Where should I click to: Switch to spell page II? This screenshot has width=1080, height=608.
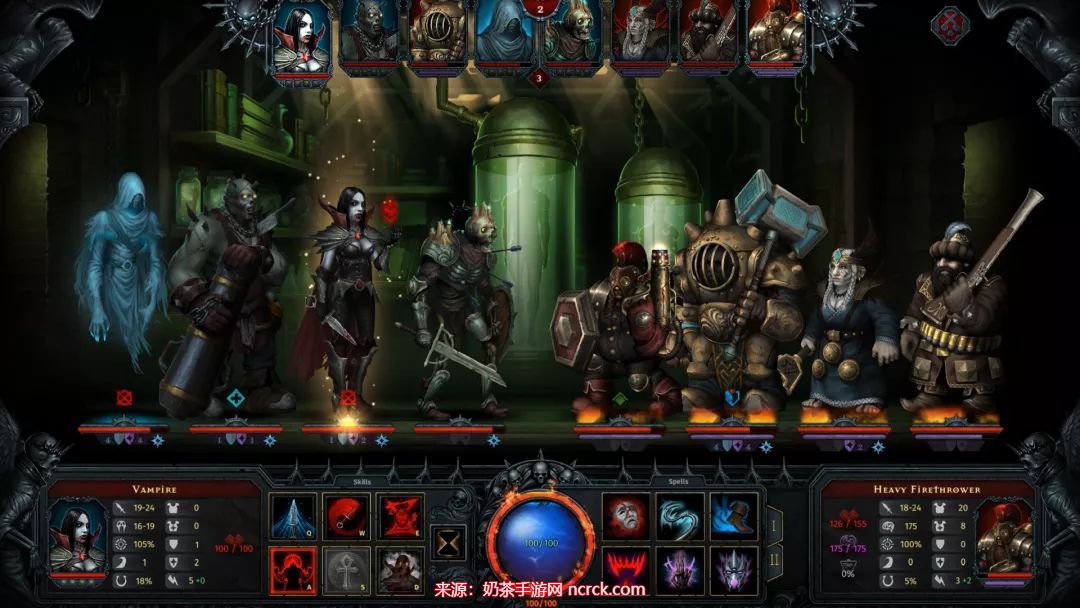coord(774,560)
